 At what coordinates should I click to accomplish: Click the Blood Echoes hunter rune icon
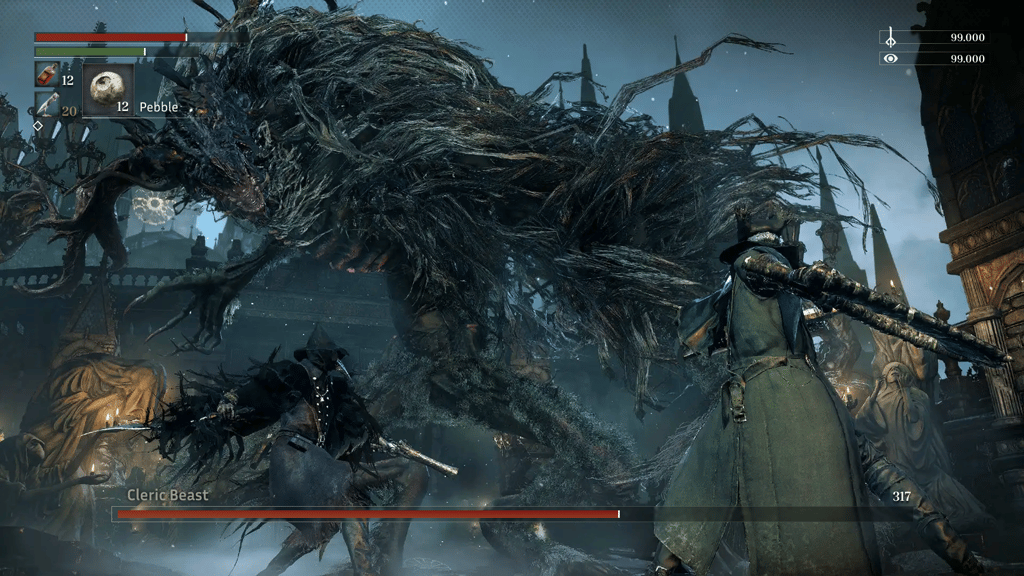tap(890, 38)
